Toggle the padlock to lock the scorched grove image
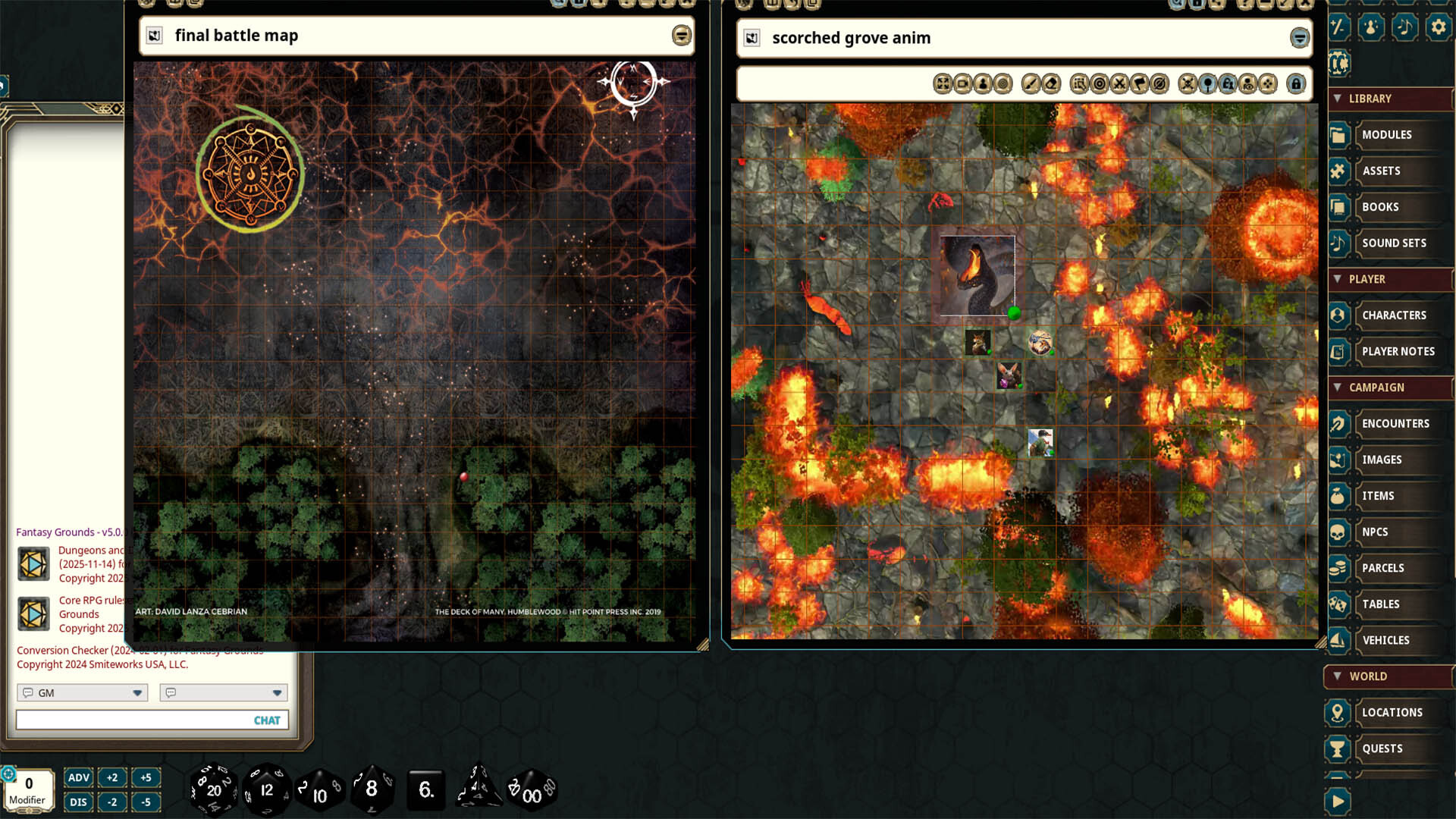This screenshot has height=819, width=1456. pyautogui.click(x=1295, y=84)
